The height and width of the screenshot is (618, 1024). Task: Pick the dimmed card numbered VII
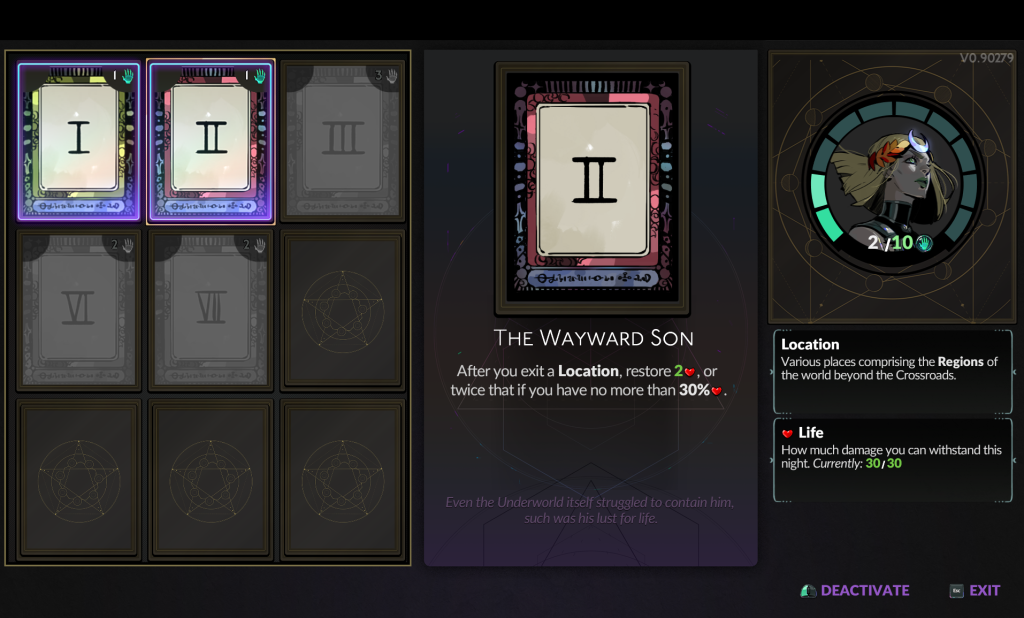coord(211,310)
